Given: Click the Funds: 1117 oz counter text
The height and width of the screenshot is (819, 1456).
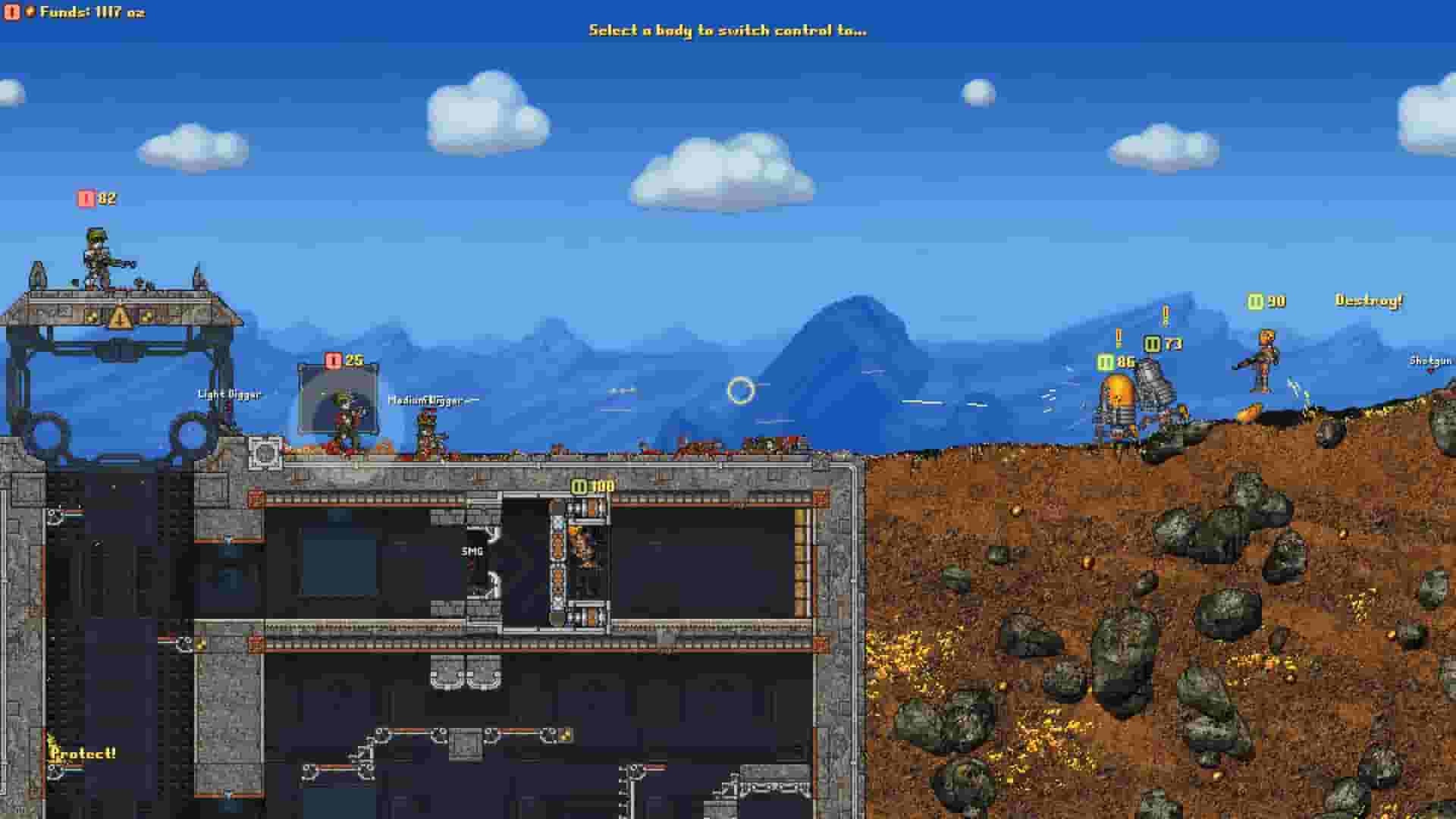Looking at the screenshot, I should pyautogui.click(x=94, y=11).
